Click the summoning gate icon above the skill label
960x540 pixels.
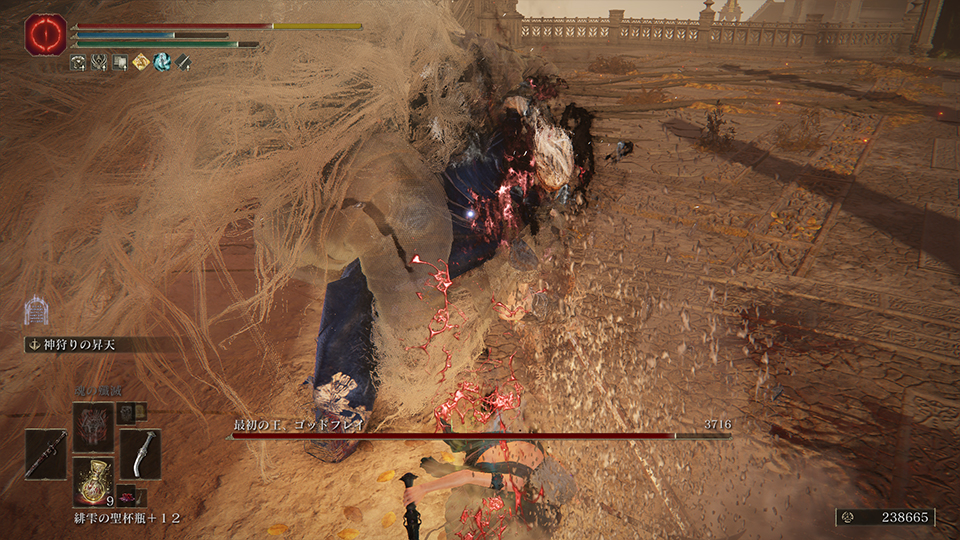coord(35,312)
